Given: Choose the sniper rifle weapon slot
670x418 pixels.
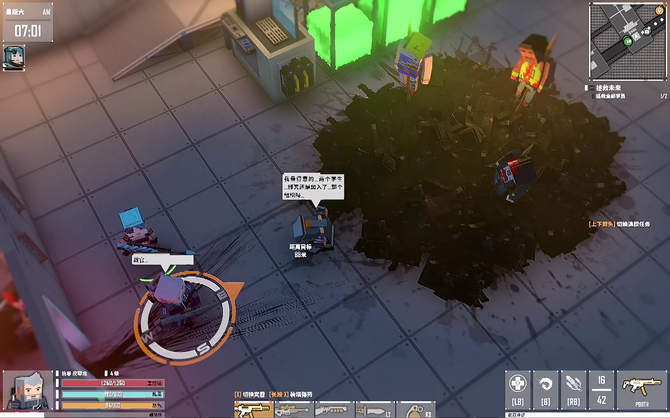Looking at the screenshot, I should [295, 409].
